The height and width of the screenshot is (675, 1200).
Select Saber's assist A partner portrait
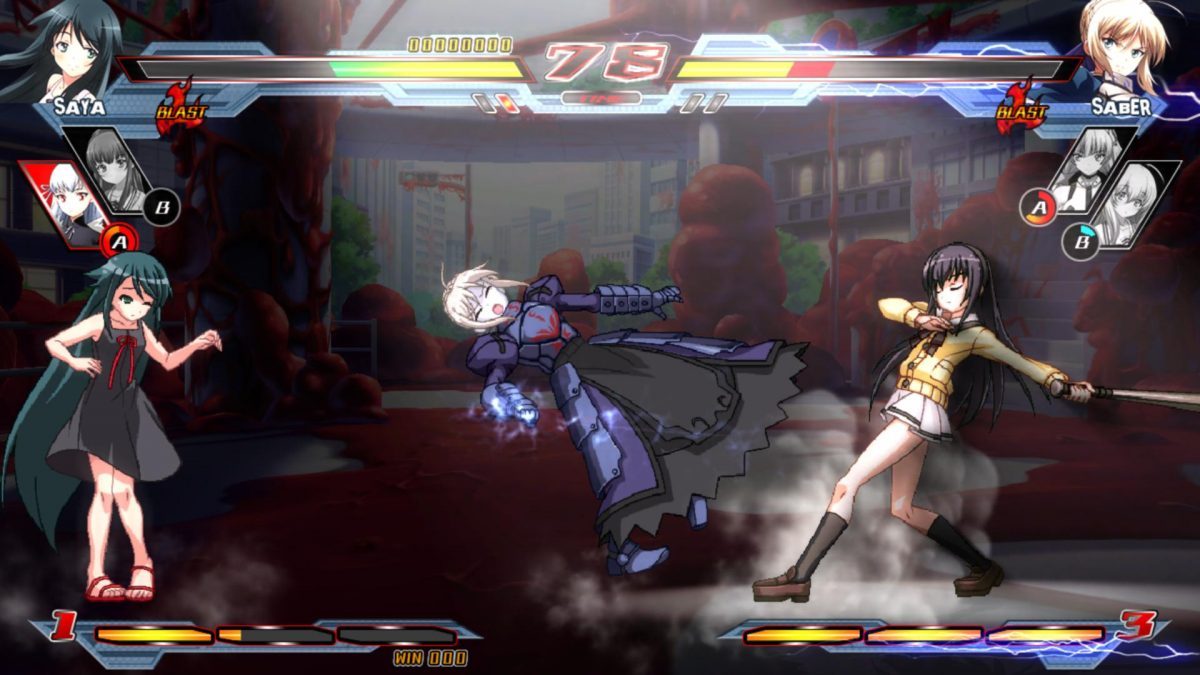tap(1088, 168)
